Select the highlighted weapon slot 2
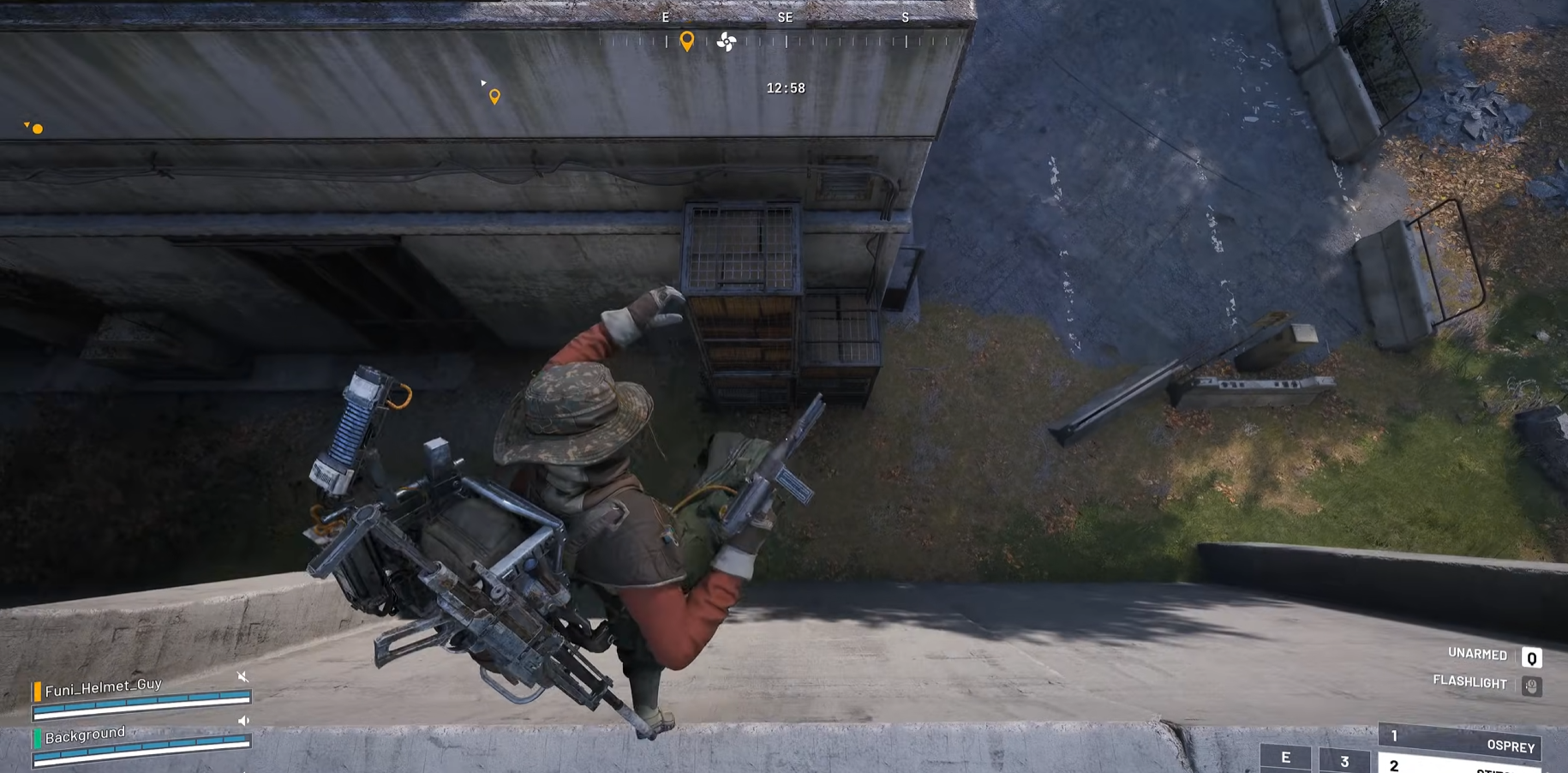The height and width of the screenshot is (773, 1568). coord(1460,765)
